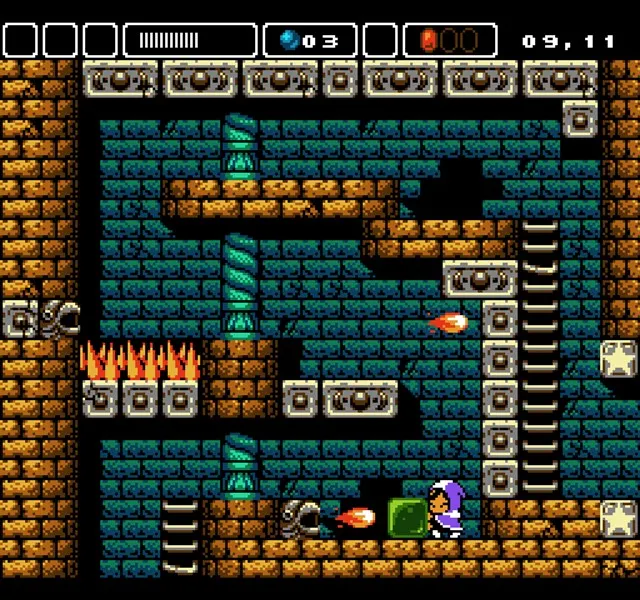
Task: Click the blue orb icon
Action: coord(290,40)
